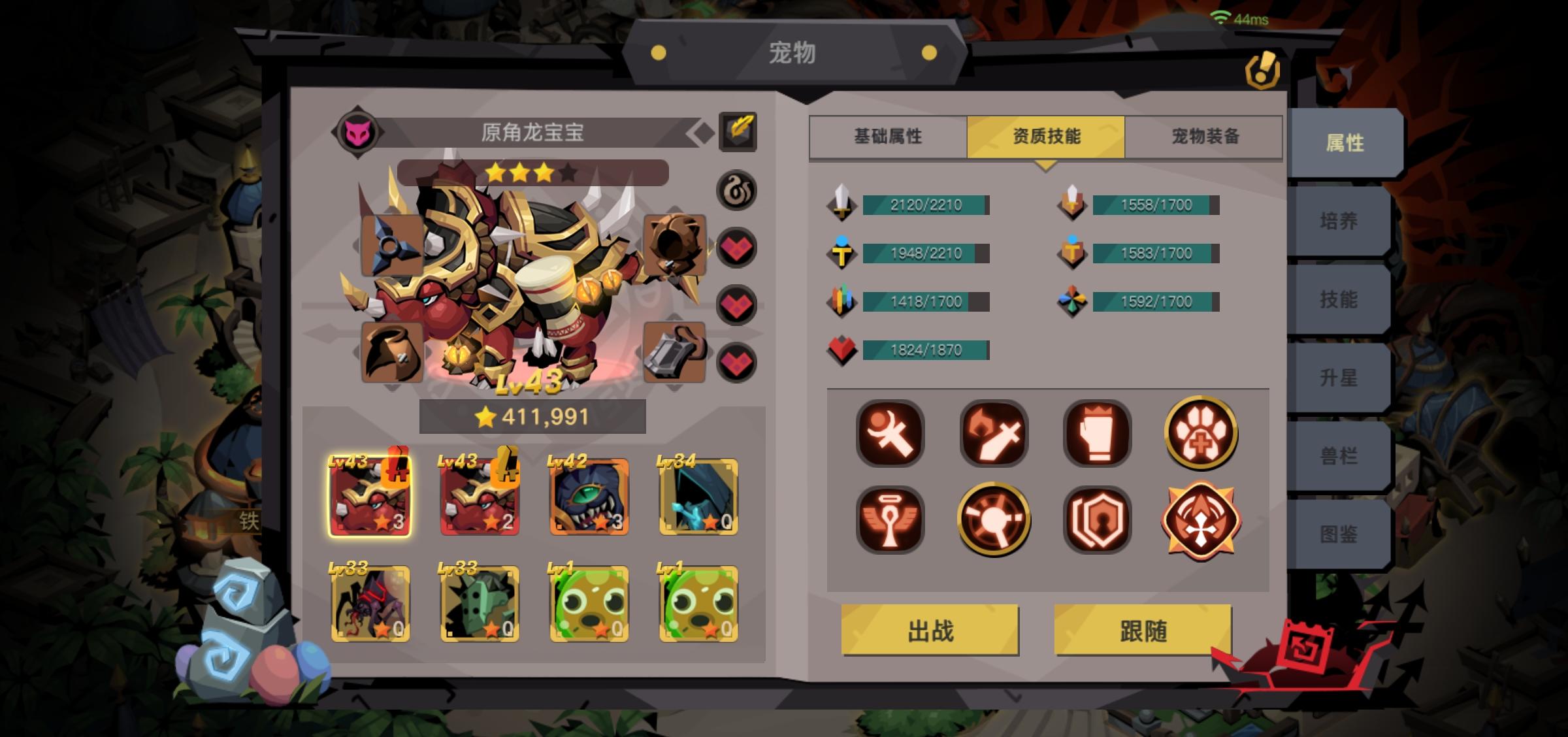Viewport: 1568px width, 737px height.
Task: Switch to the 基础属性 tab
Action: click(x=887, y=136)
